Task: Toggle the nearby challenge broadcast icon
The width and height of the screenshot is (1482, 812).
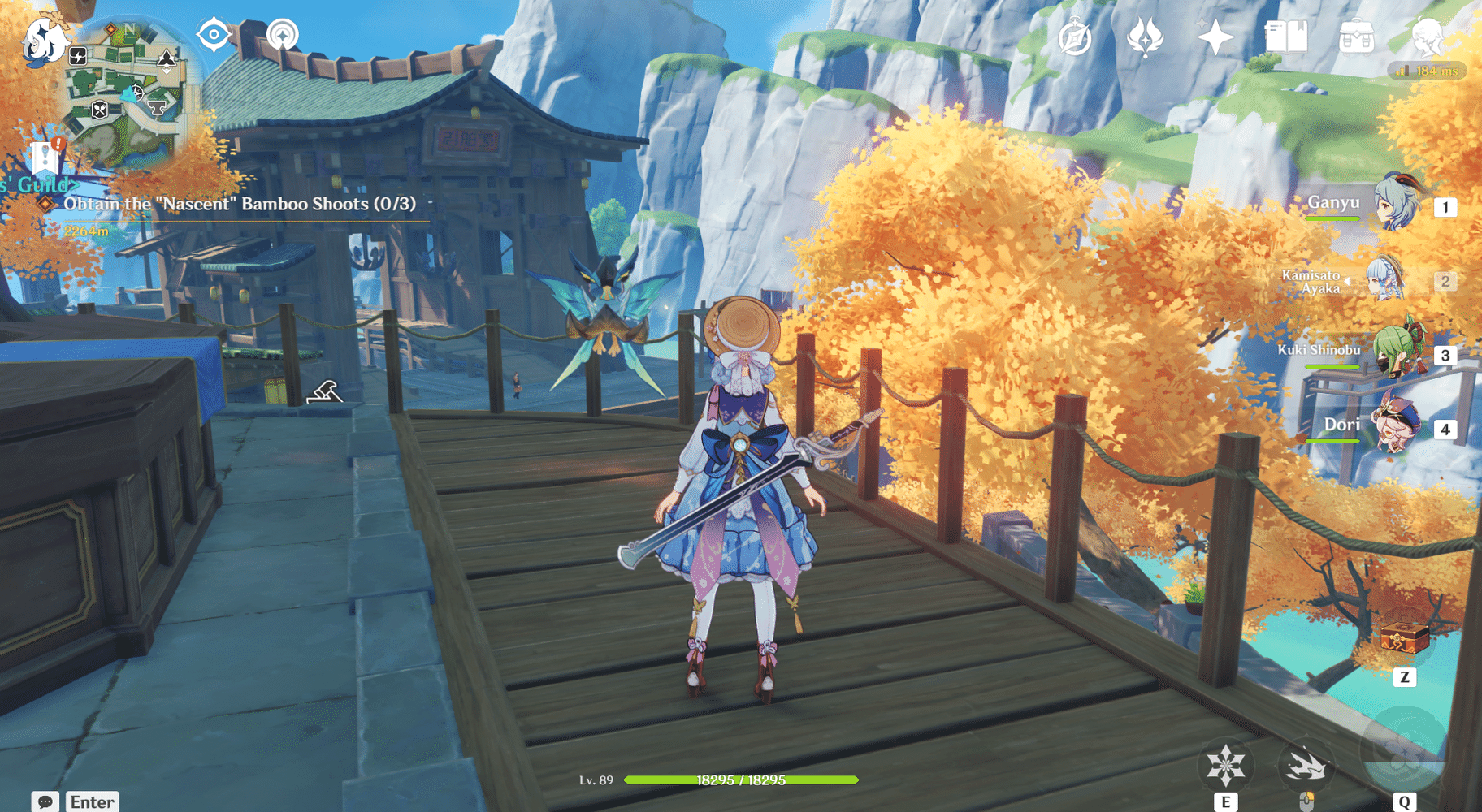Action: (281, 36)
